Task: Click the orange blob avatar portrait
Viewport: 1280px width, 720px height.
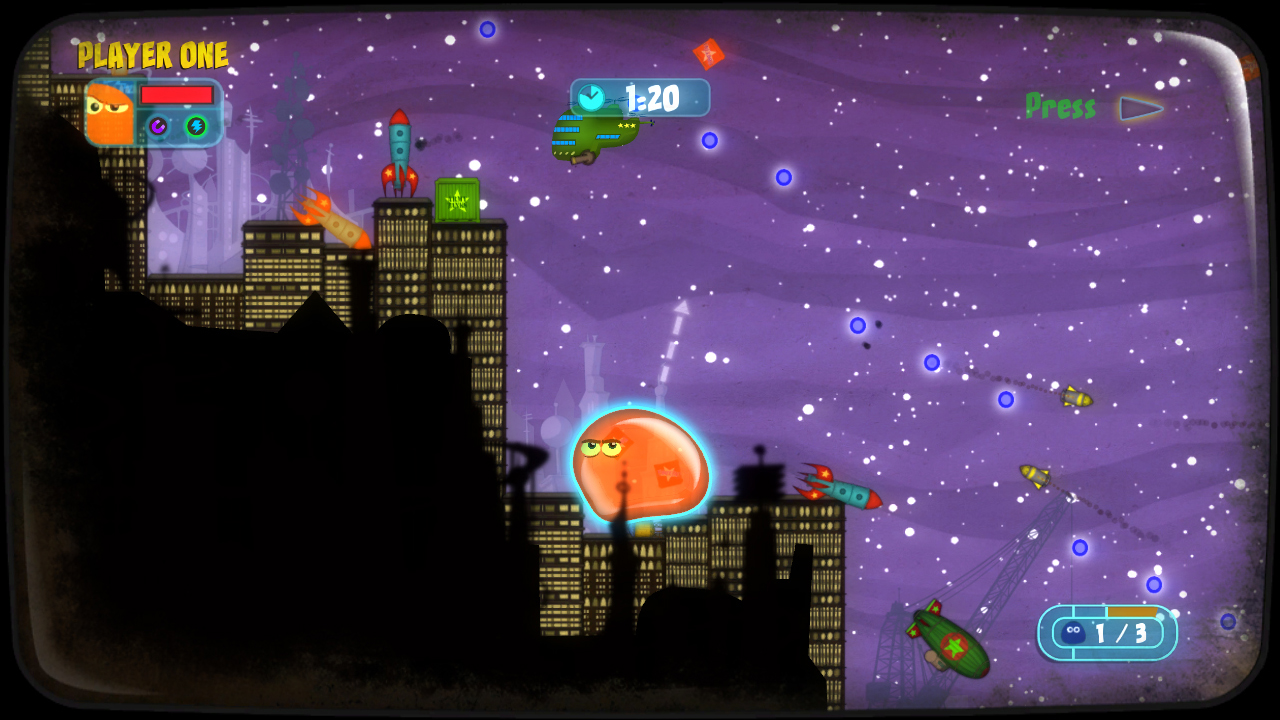Action: point(110,113)
